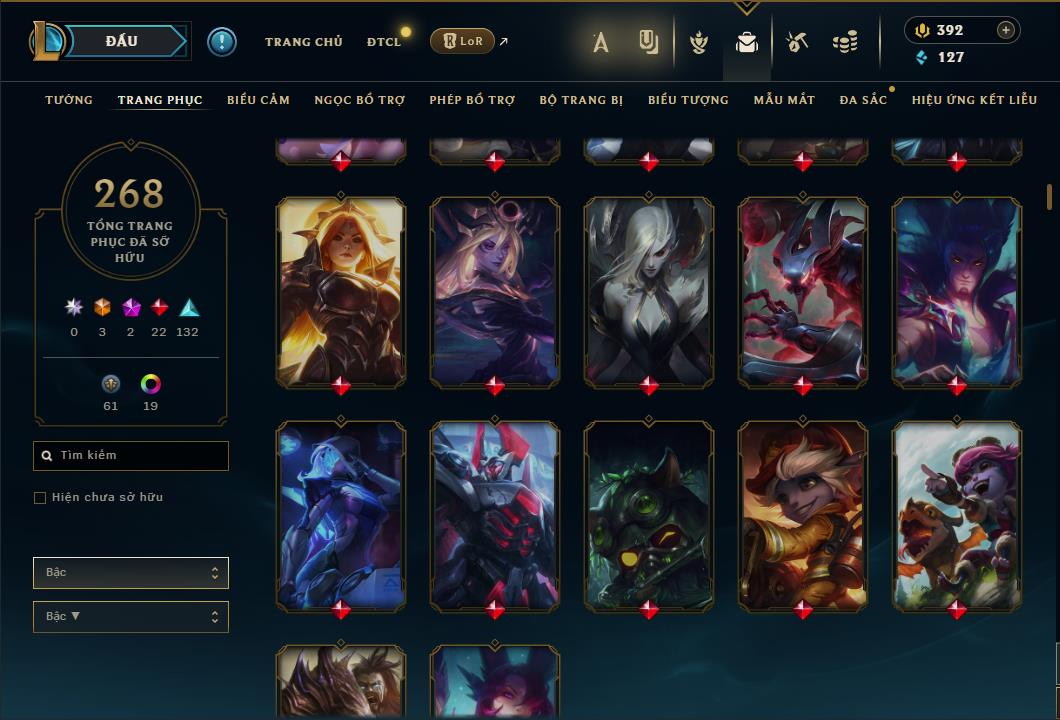
Task: Toggle the Hiện chưa sở hữu checkbox
Action: pyautogui.click(x=40, y=498)
